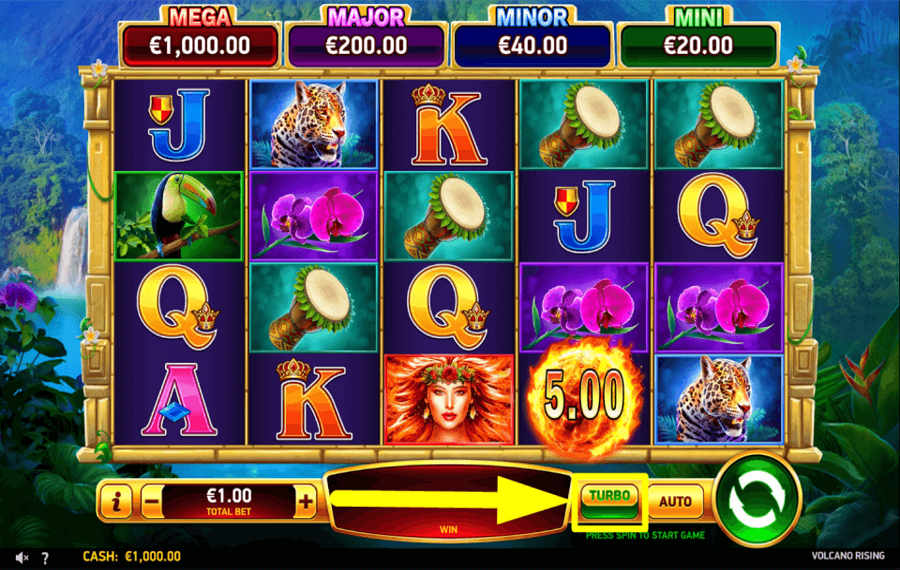Mute the game sound
The width and height of the screenshot is (900, 570).
point(21,557)
